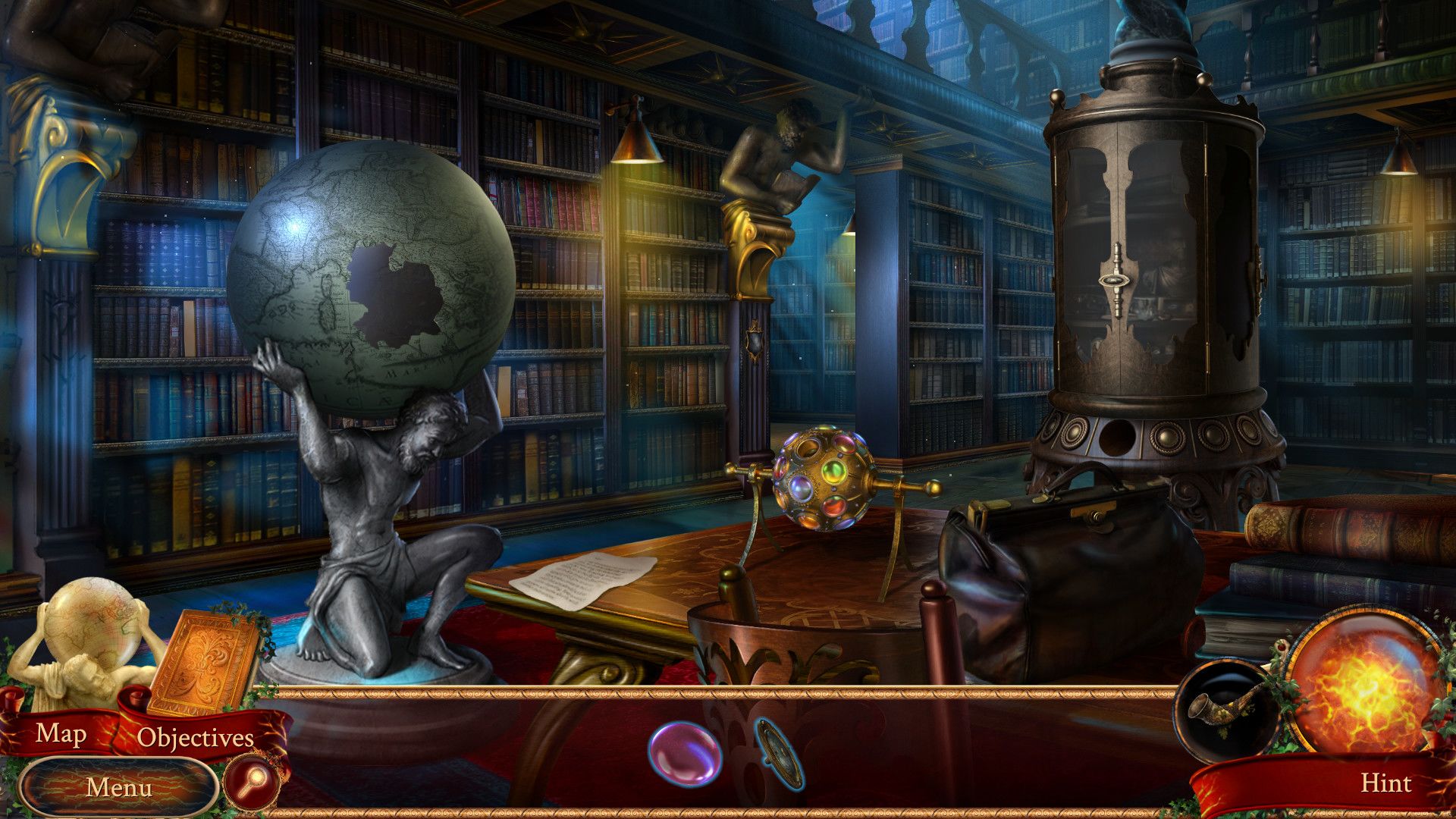
Task: Select the oval locket inventory item
Action: 780,754
